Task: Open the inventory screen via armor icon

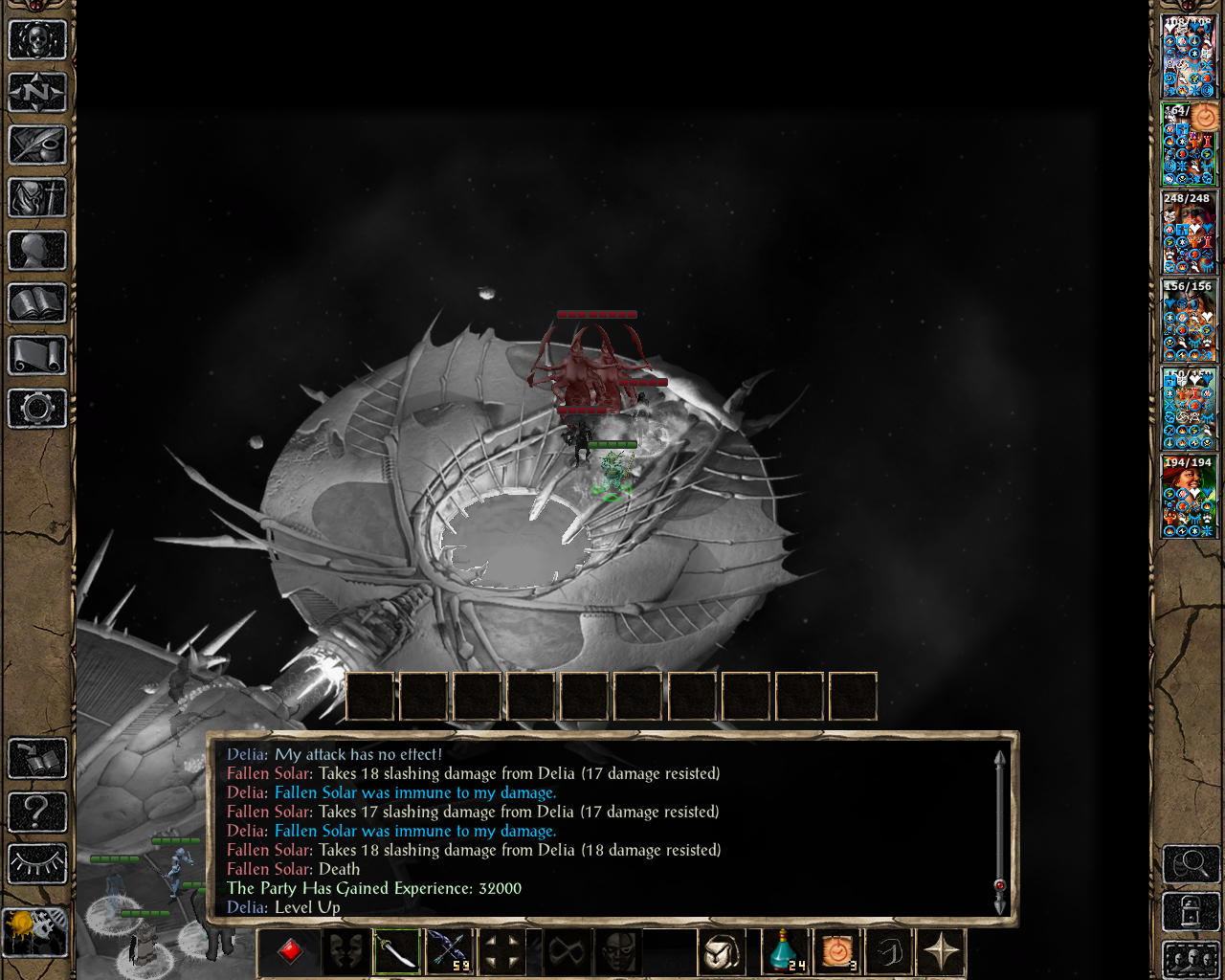Action: coord(37,198)
